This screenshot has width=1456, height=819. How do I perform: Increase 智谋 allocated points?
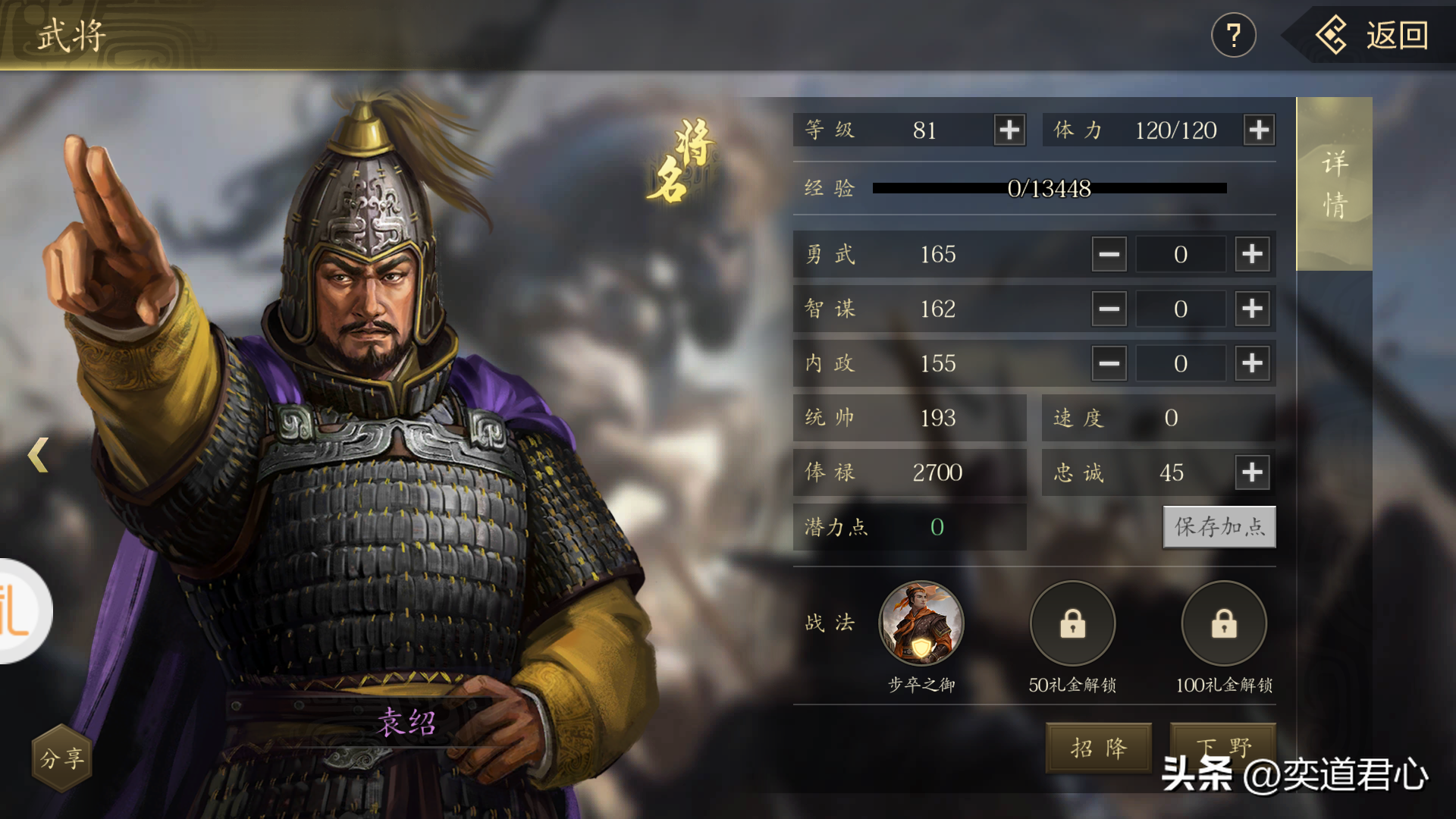(1252, 309)
